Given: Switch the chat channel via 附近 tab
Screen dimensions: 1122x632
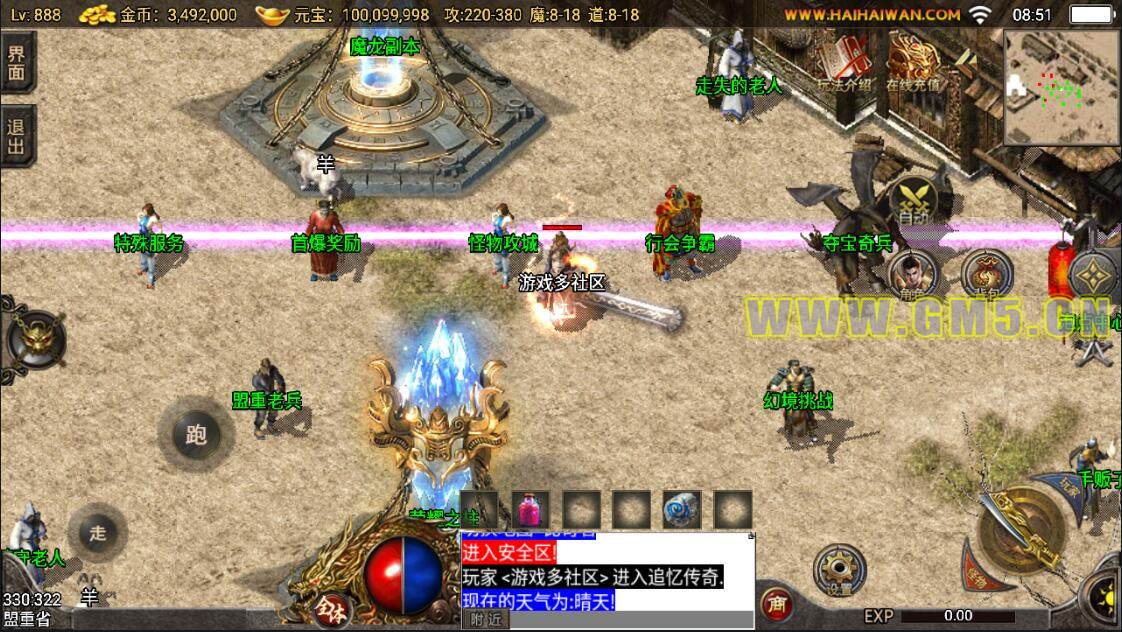Looking at the screenshot, I should click(485, 620).
